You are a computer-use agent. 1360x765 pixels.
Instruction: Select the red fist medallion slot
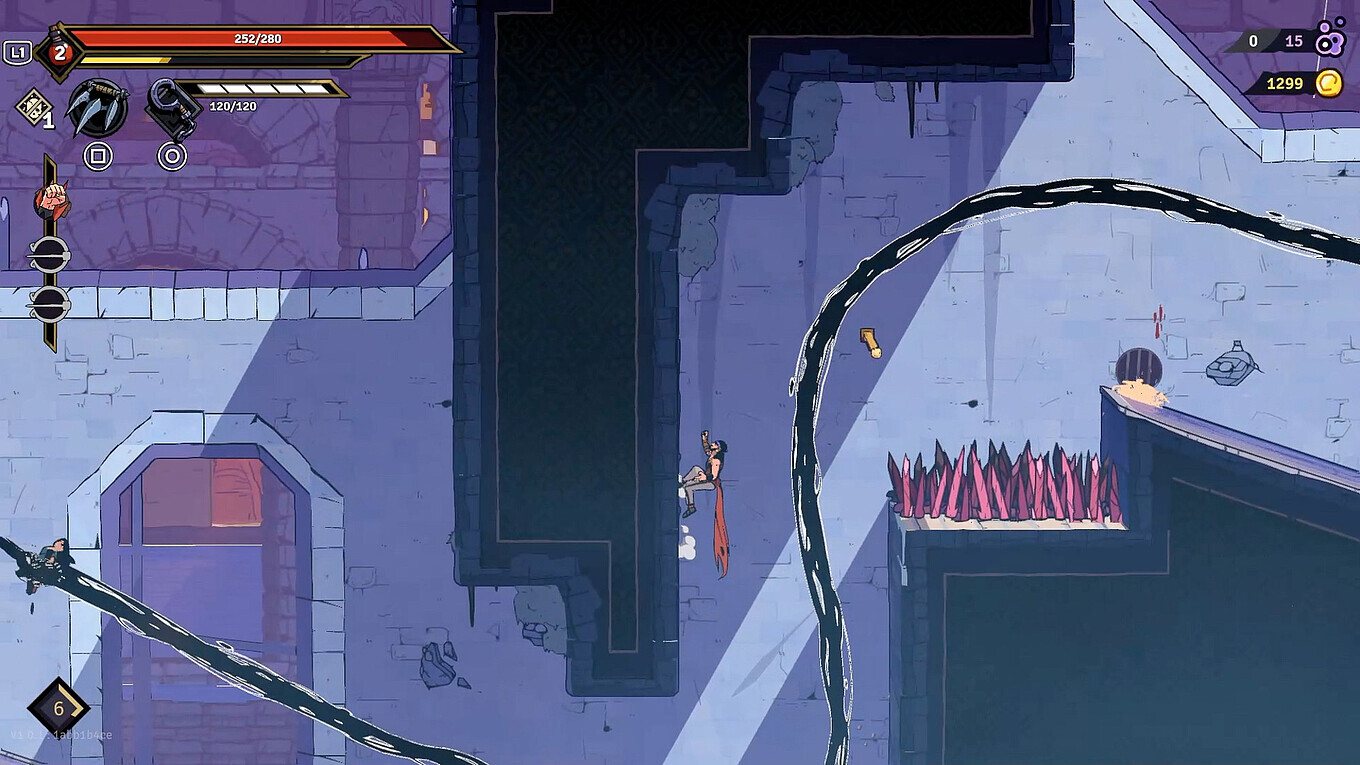pyautogui.click(x=51, y=200)
